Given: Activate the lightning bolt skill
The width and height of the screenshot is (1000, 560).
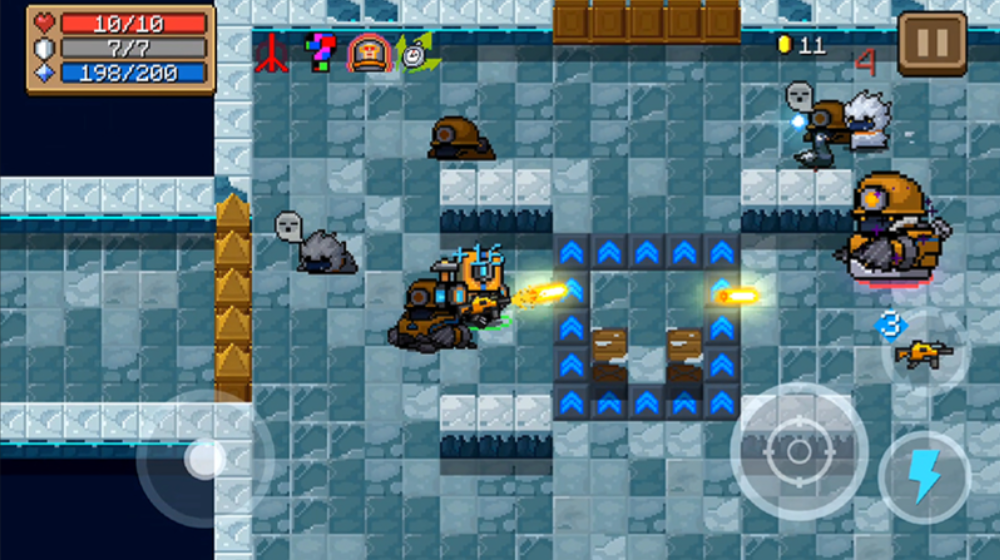Looking at the screenshot, I should tap(924, 476).
